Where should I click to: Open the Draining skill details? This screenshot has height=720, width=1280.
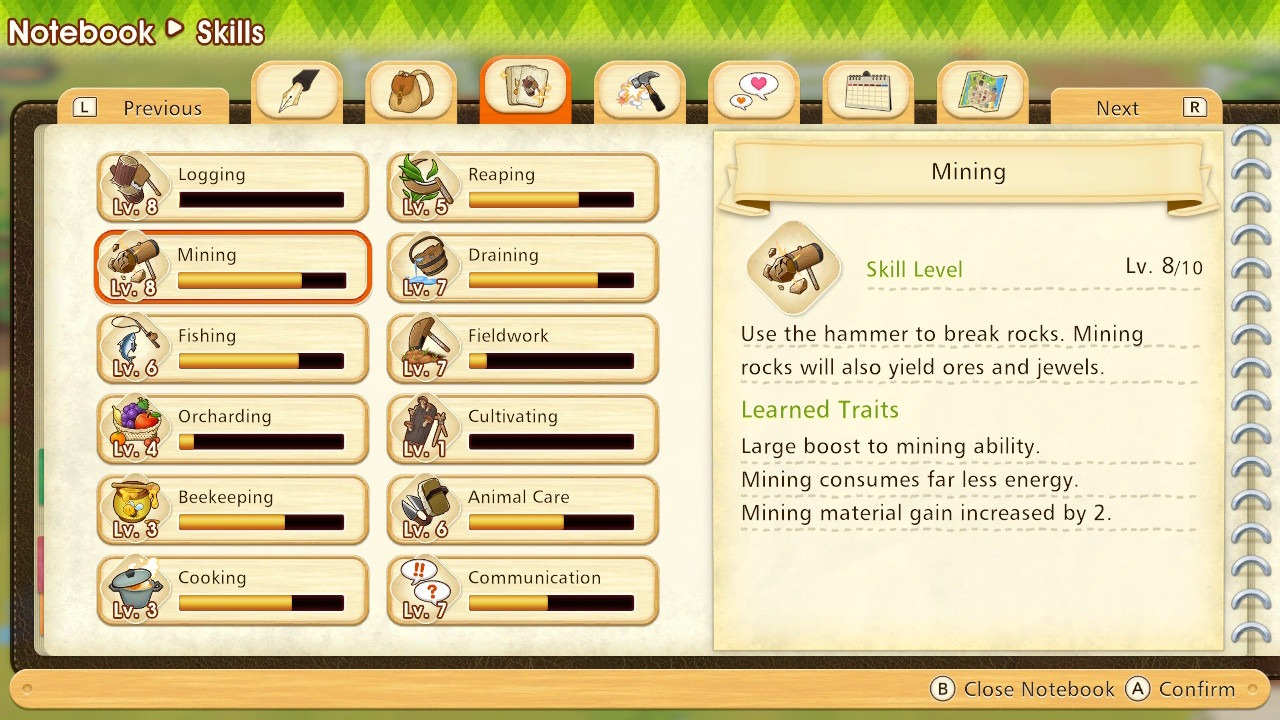(x=523, y=268)
